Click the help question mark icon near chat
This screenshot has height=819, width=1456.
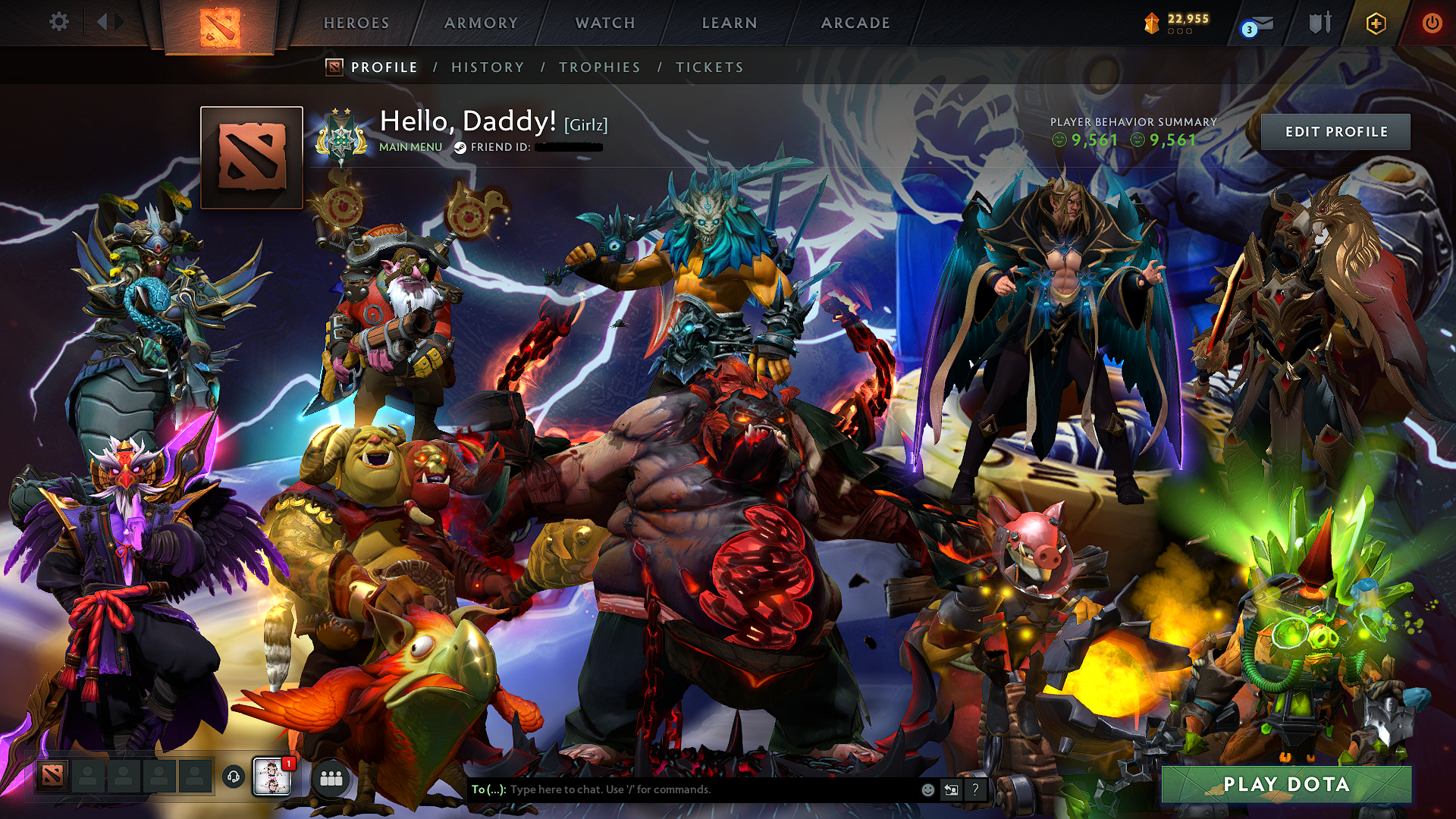pos(974,789)
